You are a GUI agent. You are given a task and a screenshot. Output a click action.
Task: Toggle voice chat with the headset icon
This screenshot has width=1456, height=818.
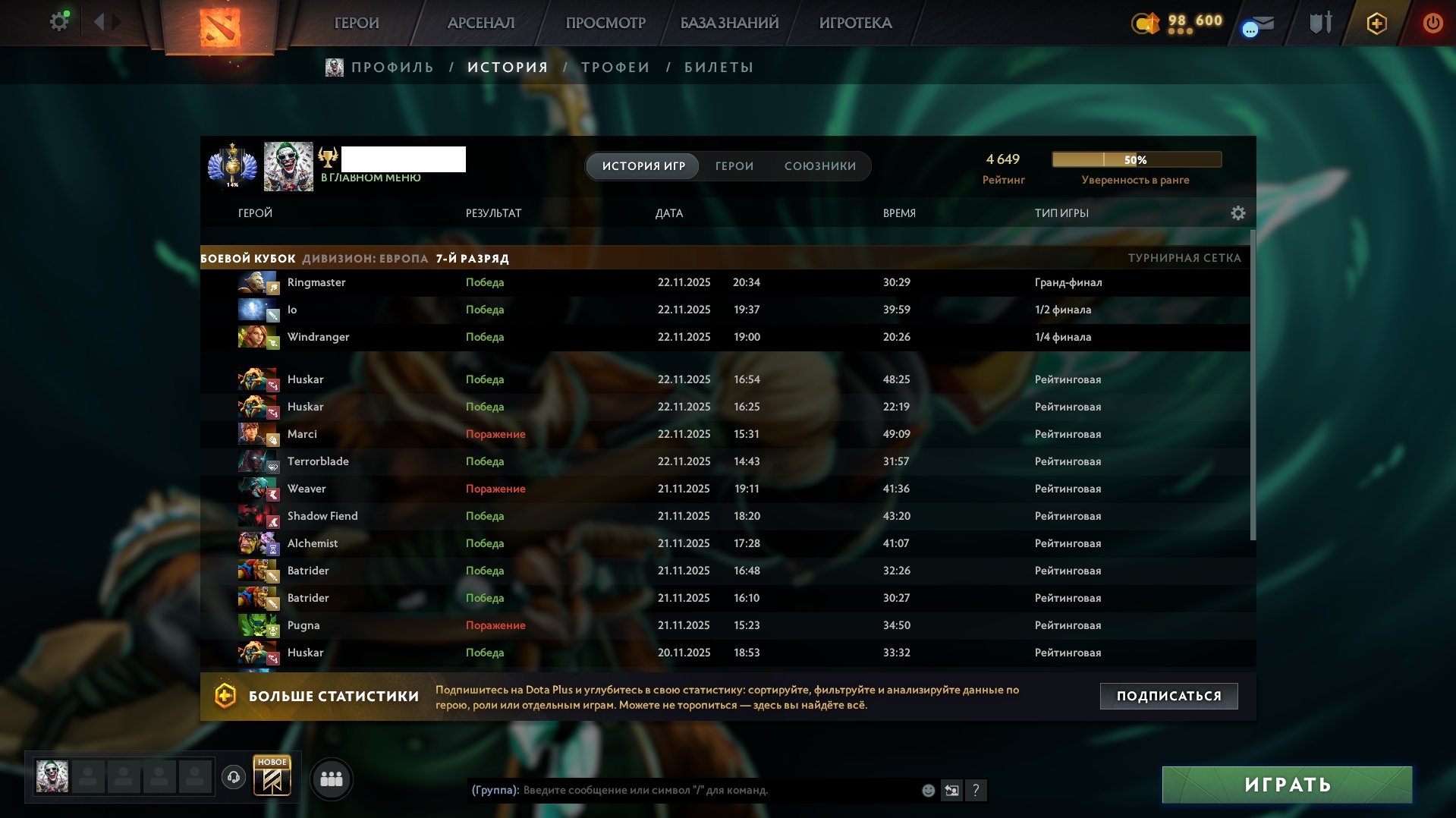pyautogui.click(x=233, y=778)
